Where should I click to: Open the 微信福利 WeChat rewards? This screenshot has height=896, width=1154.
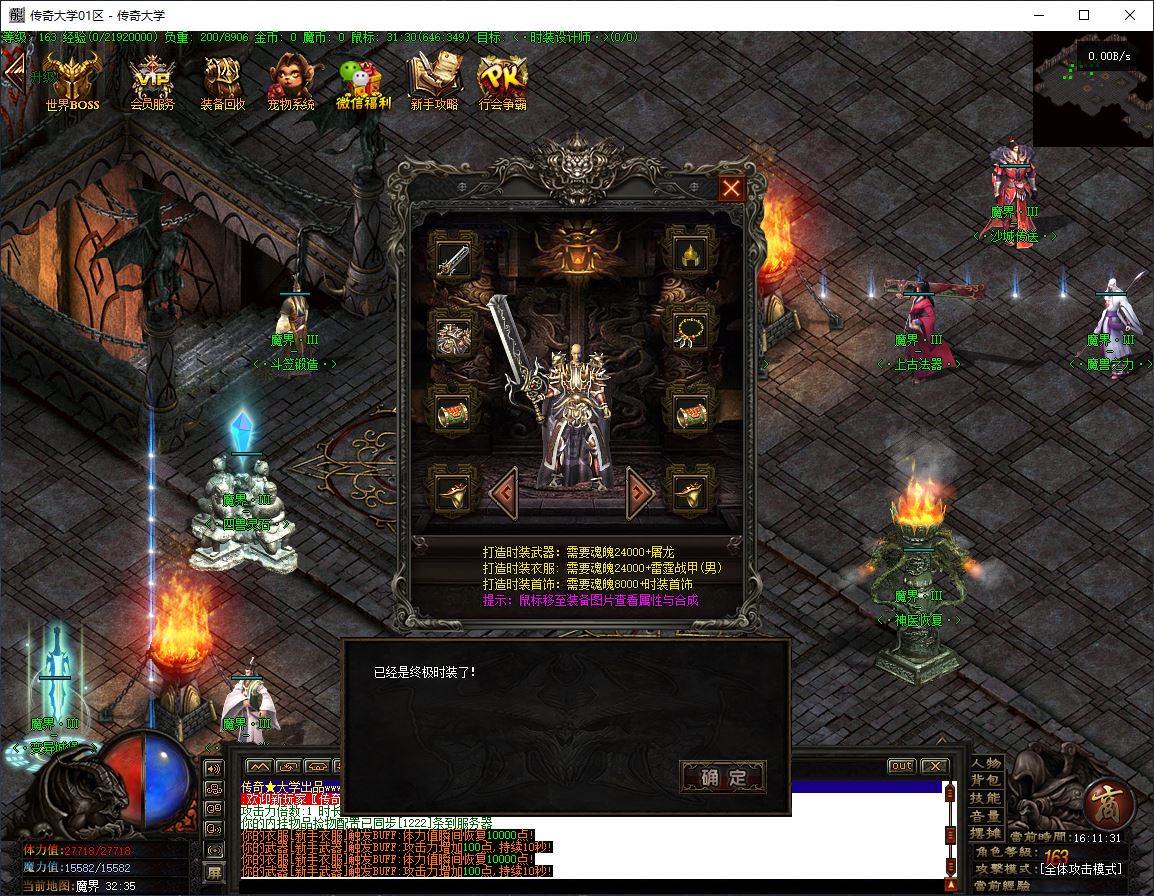pyautogui.click(x=363, y=82)
